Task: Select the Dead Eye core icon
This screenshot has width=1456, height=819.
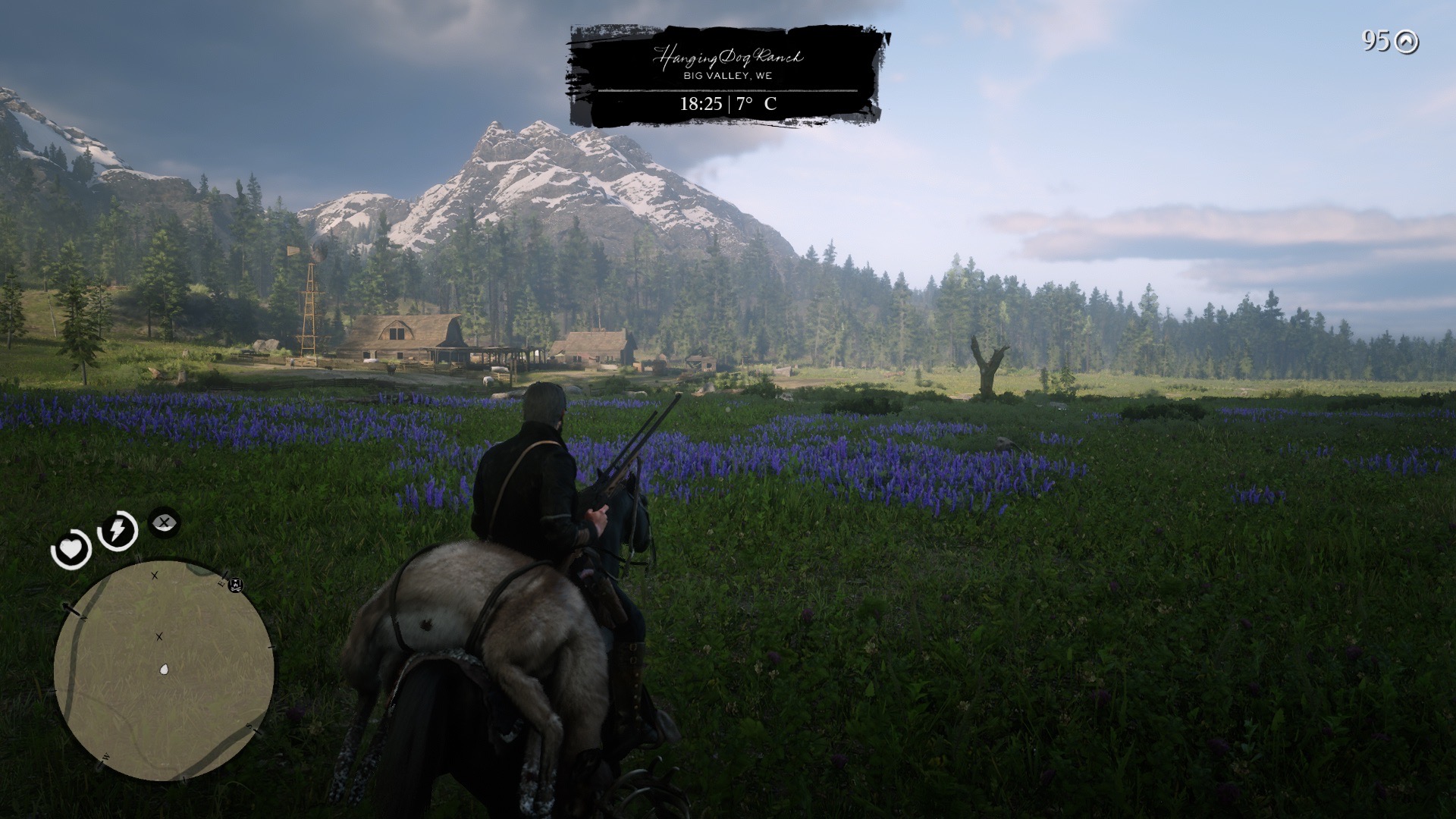Action: (x=164, y=522)
